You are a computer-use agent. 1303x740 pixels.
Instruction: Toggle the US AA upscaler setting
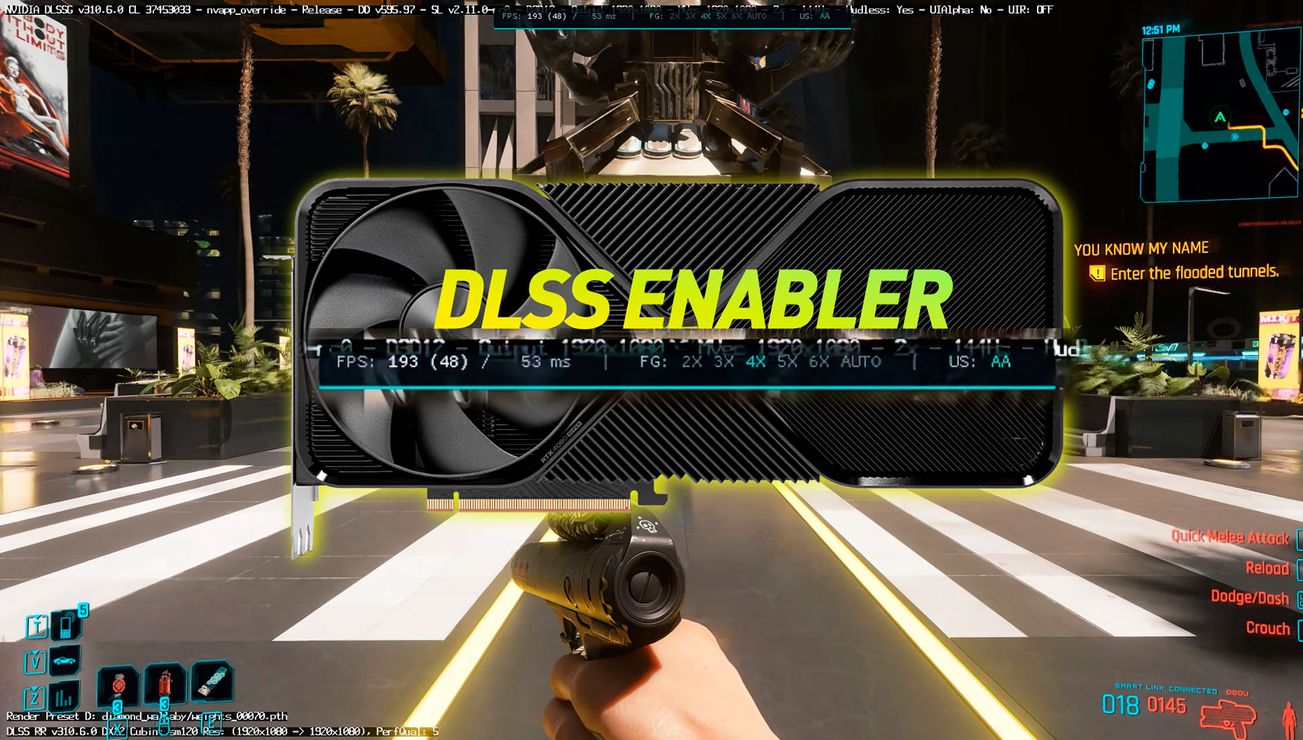(999, 361)
